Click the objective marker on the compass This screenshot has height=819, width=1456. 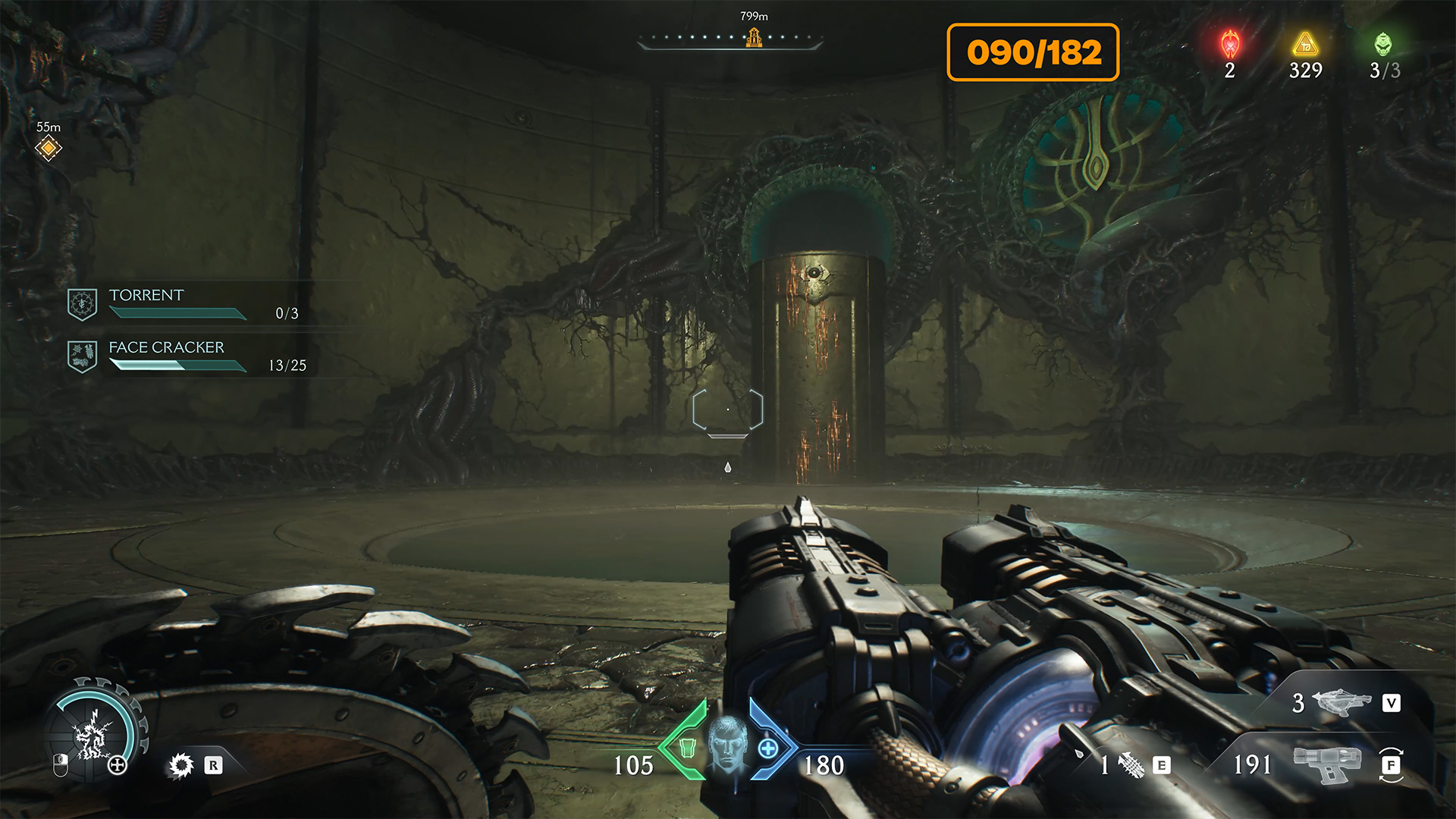pos(754,37)
